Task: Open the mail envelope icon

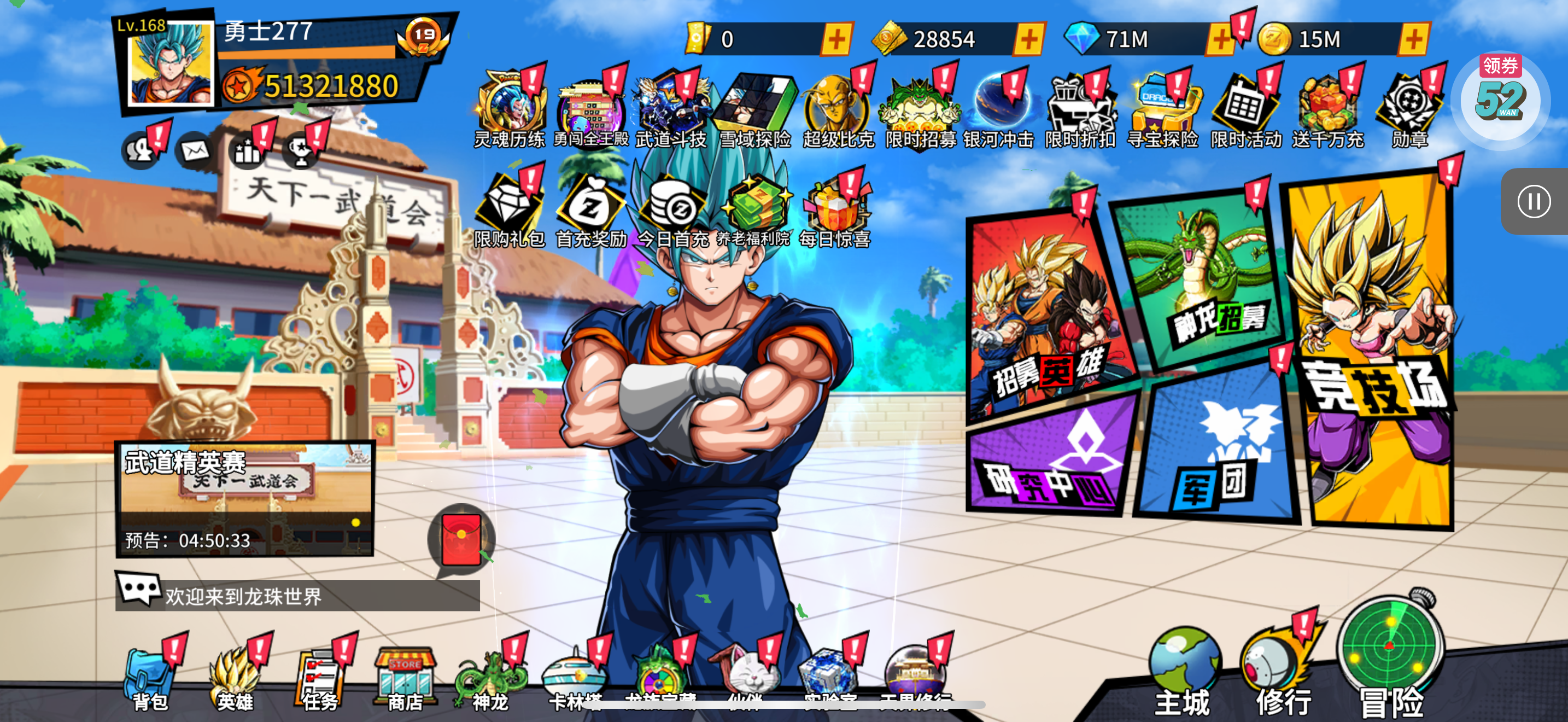Action: click(x=195, y=151)
